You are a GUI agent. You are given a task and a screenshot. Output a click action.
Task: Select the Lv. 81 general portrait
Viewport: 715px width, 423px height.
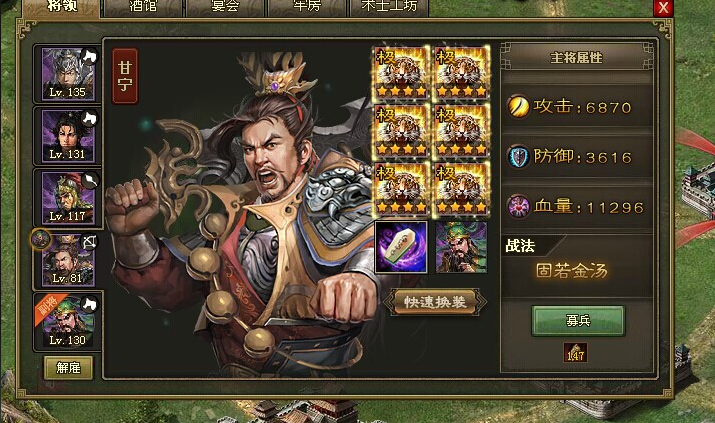point(68,259)
